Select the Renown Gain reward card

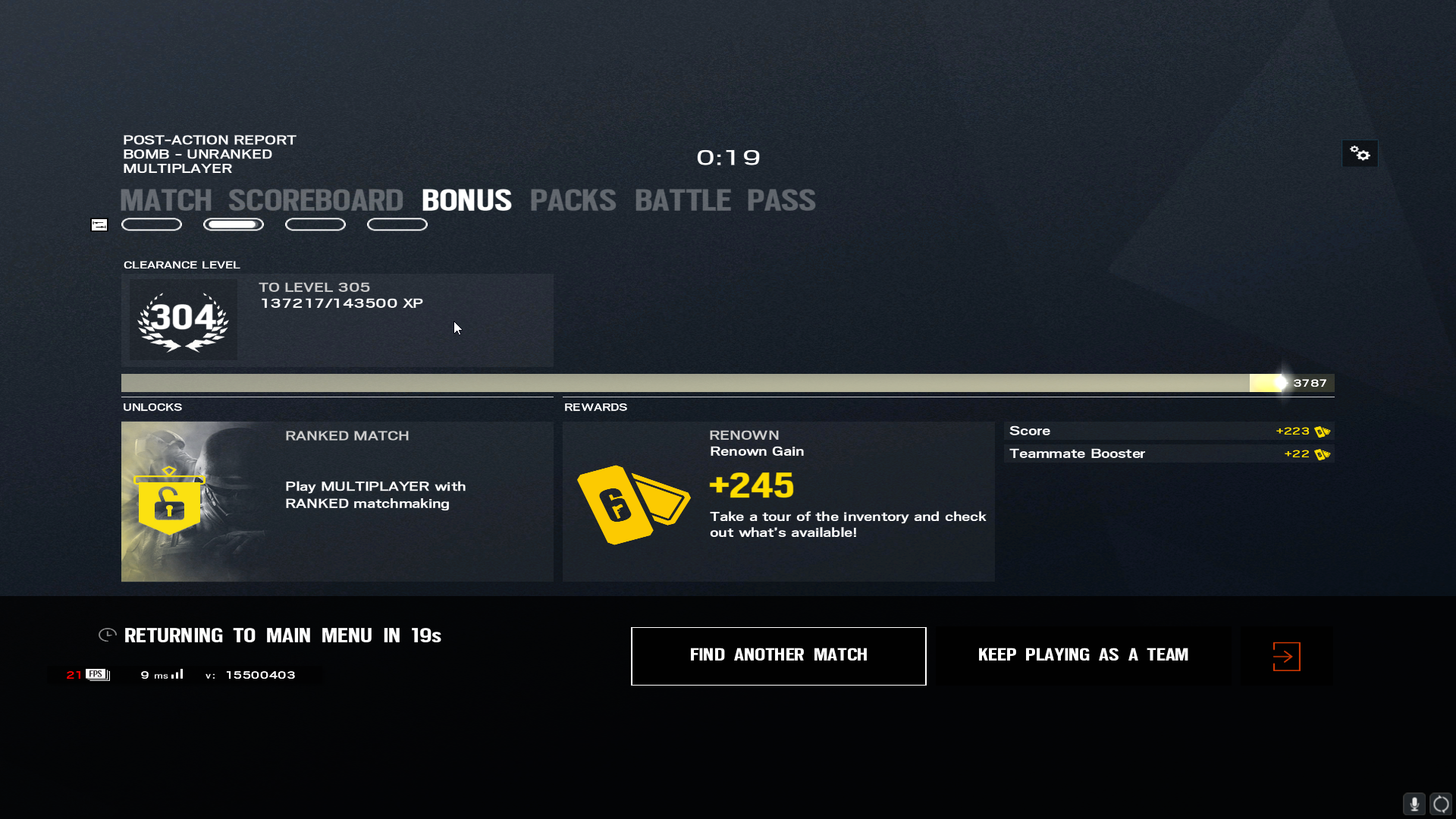pyautogui.click(x=778, y=501)
